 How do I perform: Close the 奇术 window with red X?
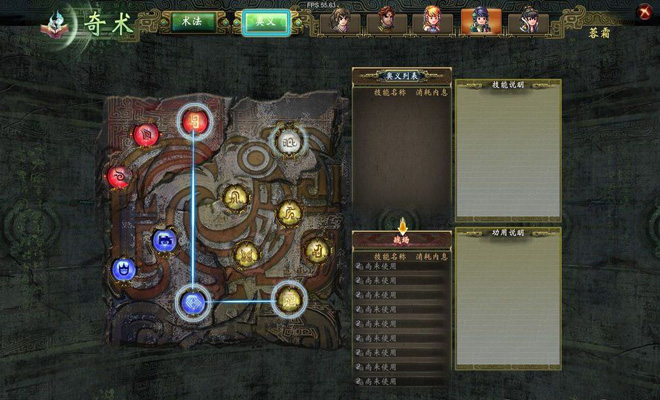tap(643, 11)
